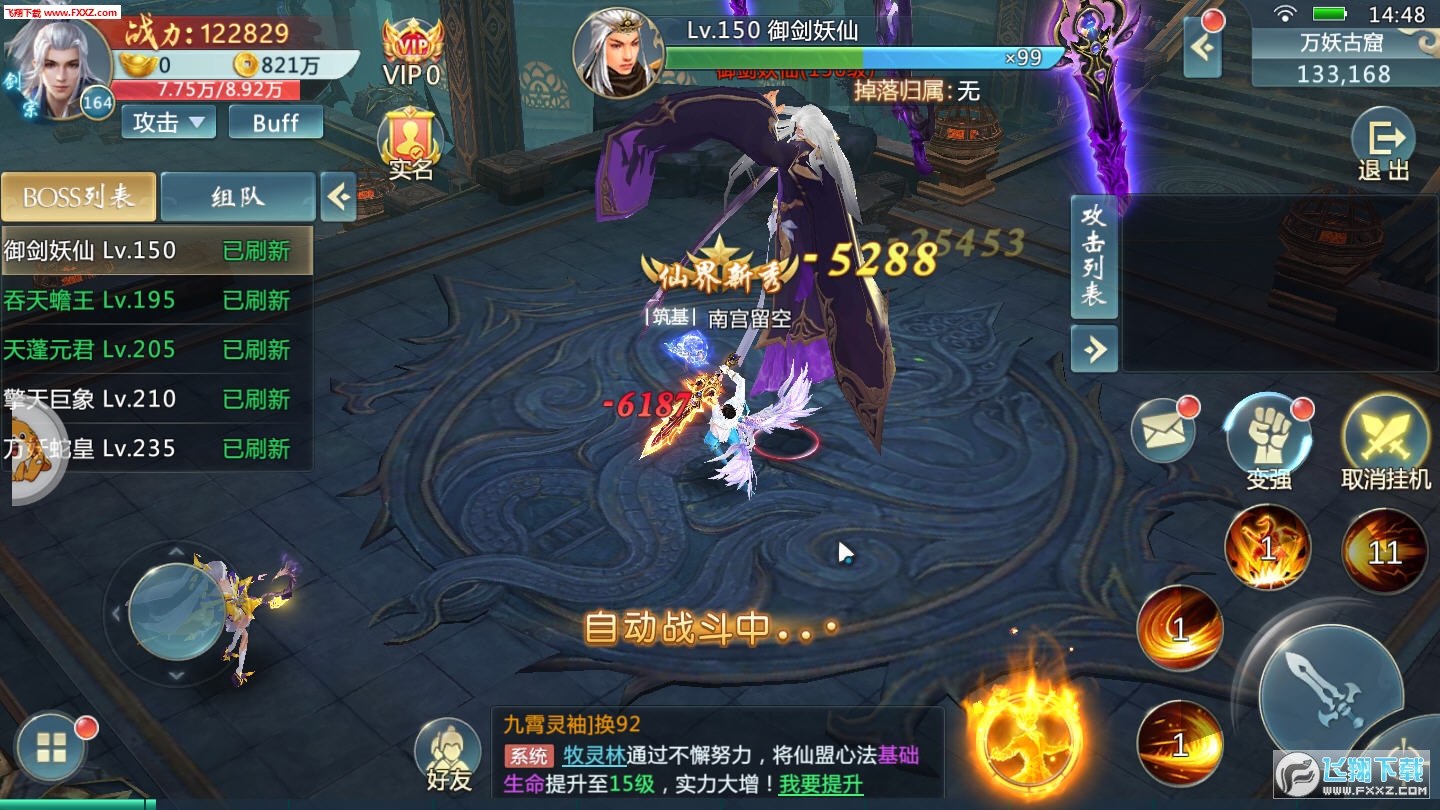The width and height of the screenshot is (1440, 810).
Task: Collapse the BOSS list panel with left chevron
Action: [338, 197]
